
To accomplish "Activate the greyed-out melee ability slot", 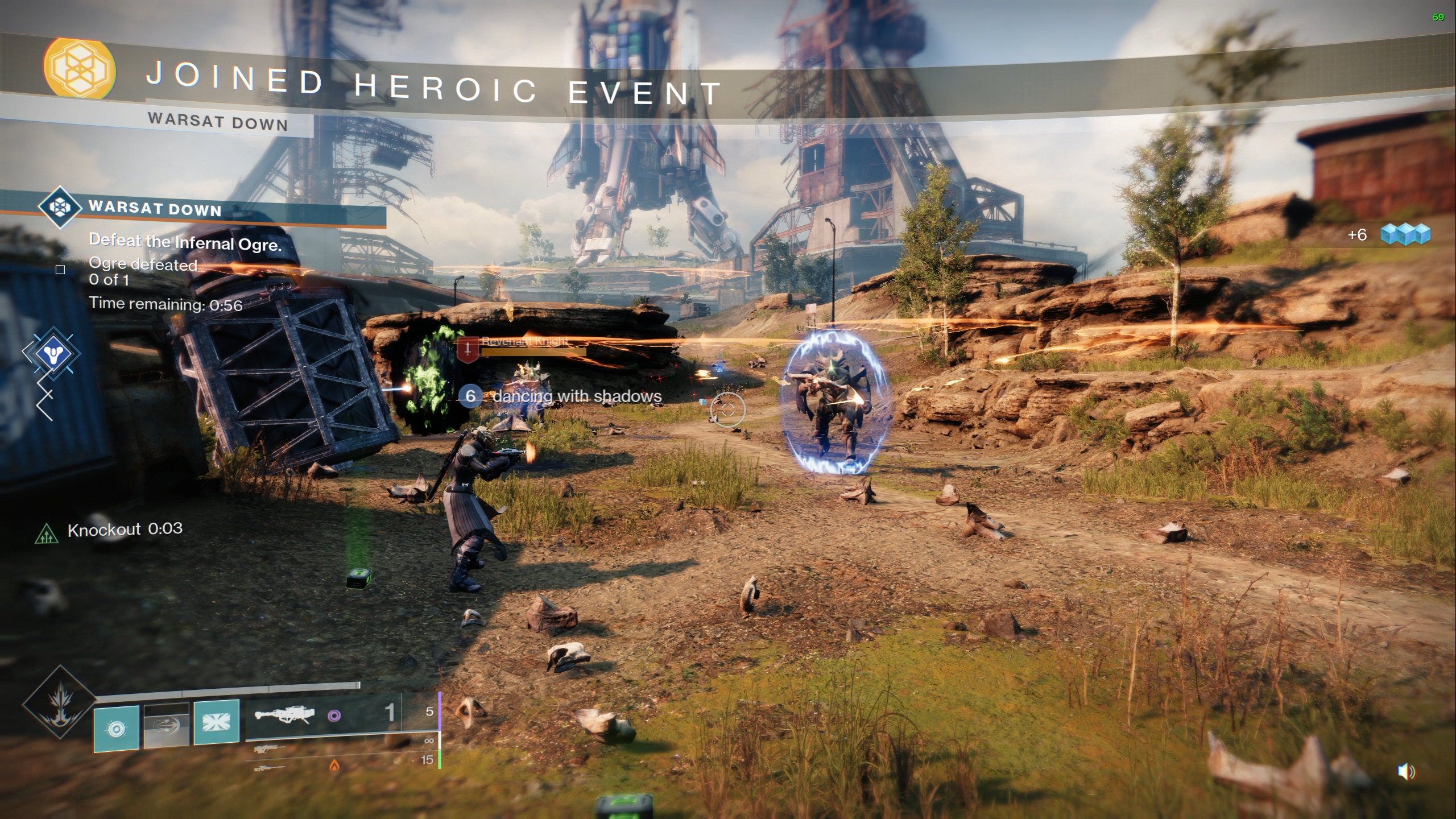I will (166, 725).
